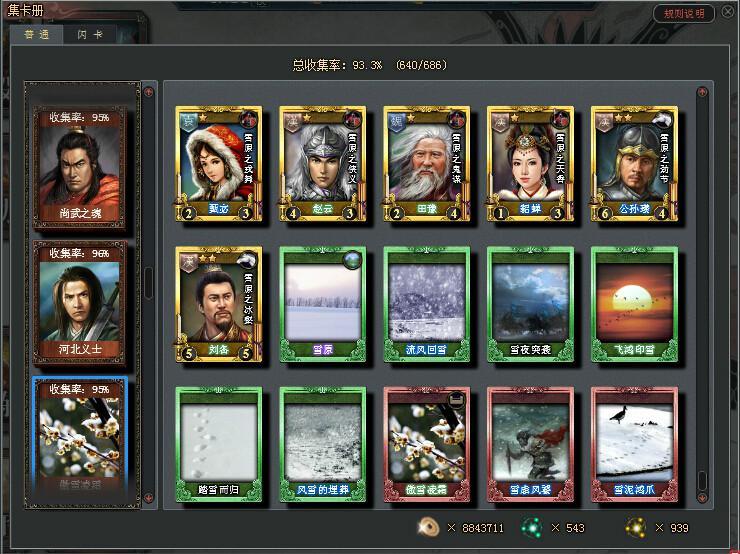Open the 公孙瓒 hero card
This screenshot has height=554, width=740.
(634, 163)
